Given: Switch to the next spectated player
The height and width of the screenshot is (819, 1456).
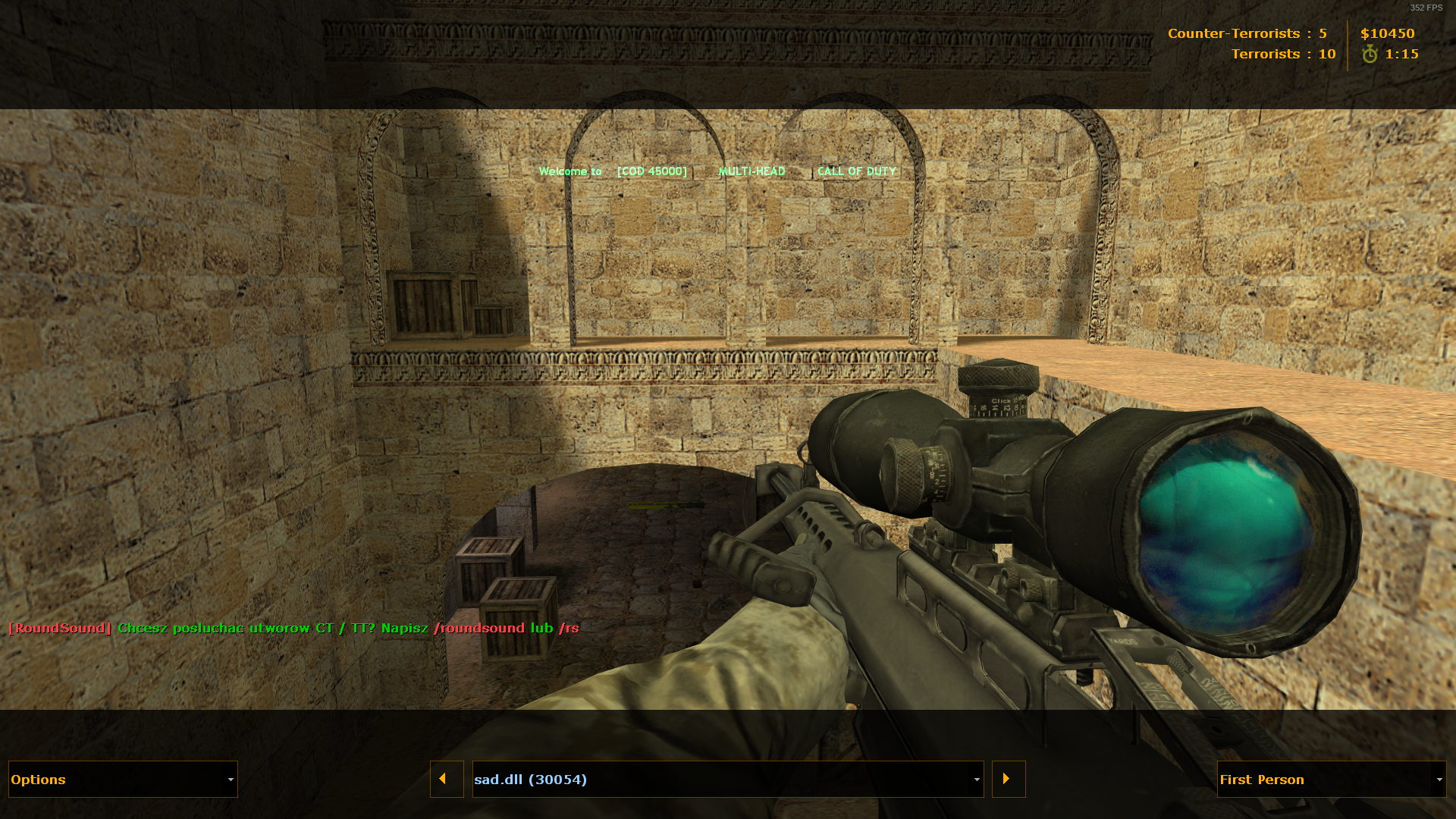Looking at the screenshot, I should click(x=1009, y=780).
